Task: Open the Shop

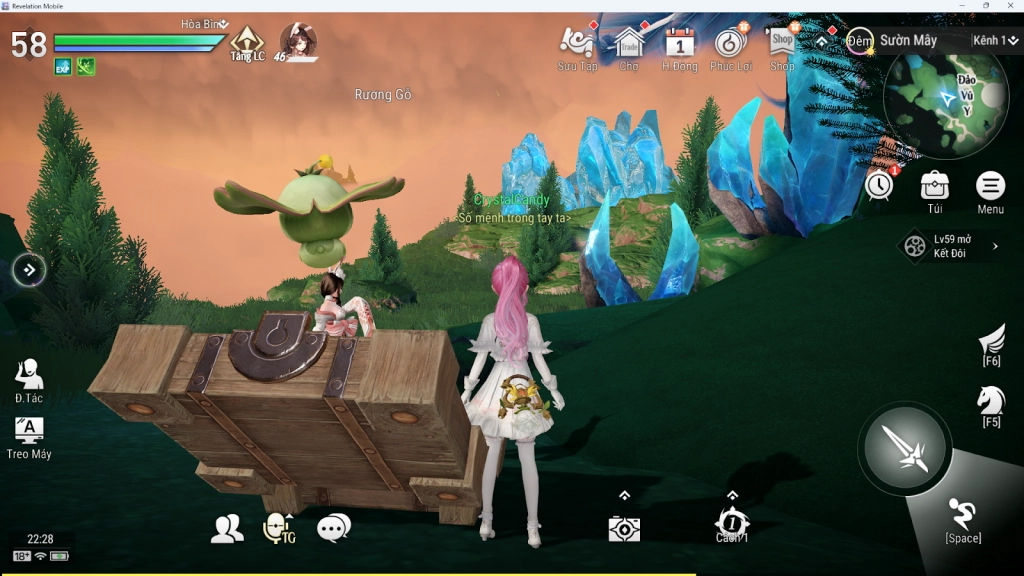Action: (782, 44)
